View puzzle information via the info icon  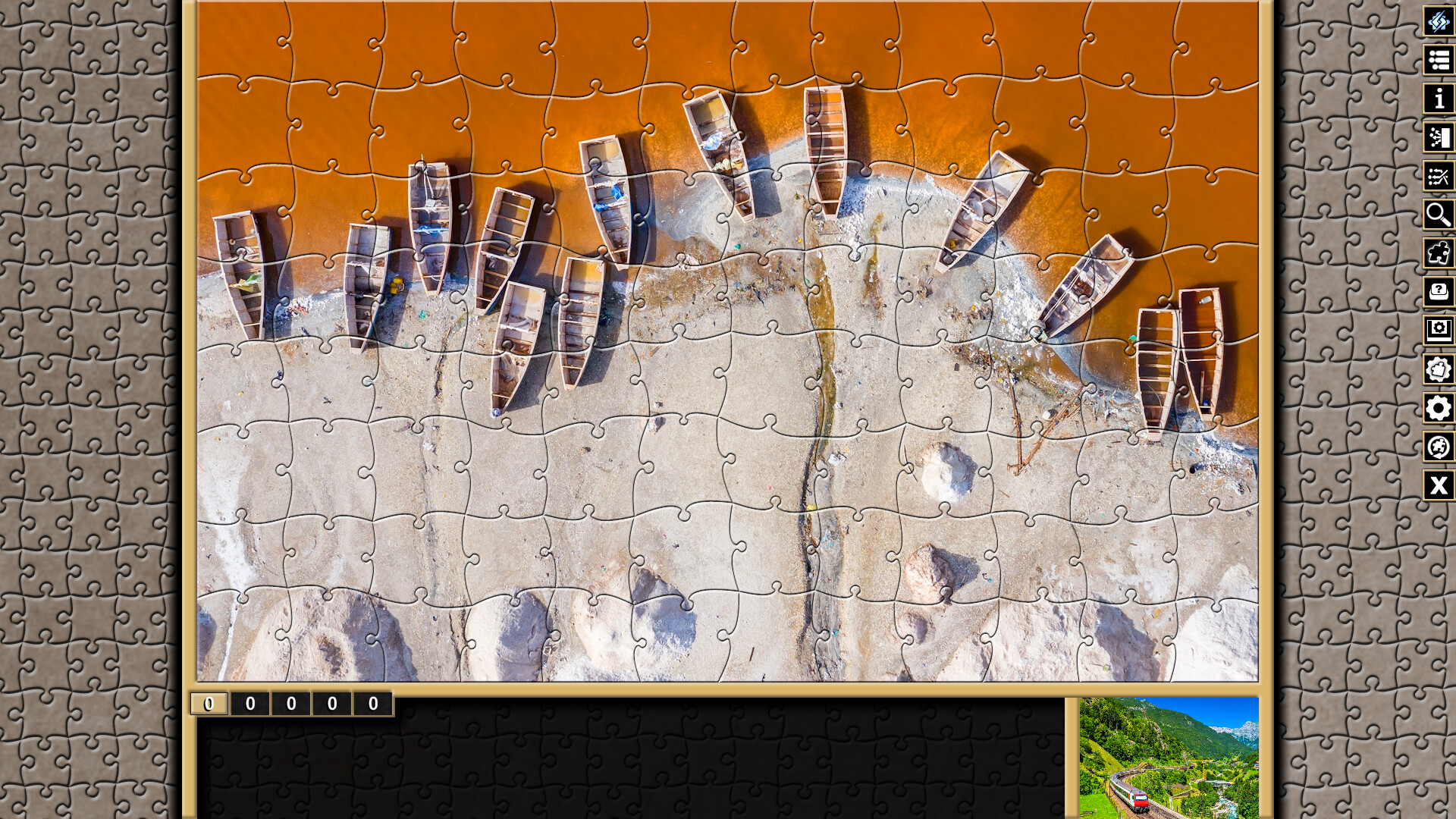click(1439, 99)
